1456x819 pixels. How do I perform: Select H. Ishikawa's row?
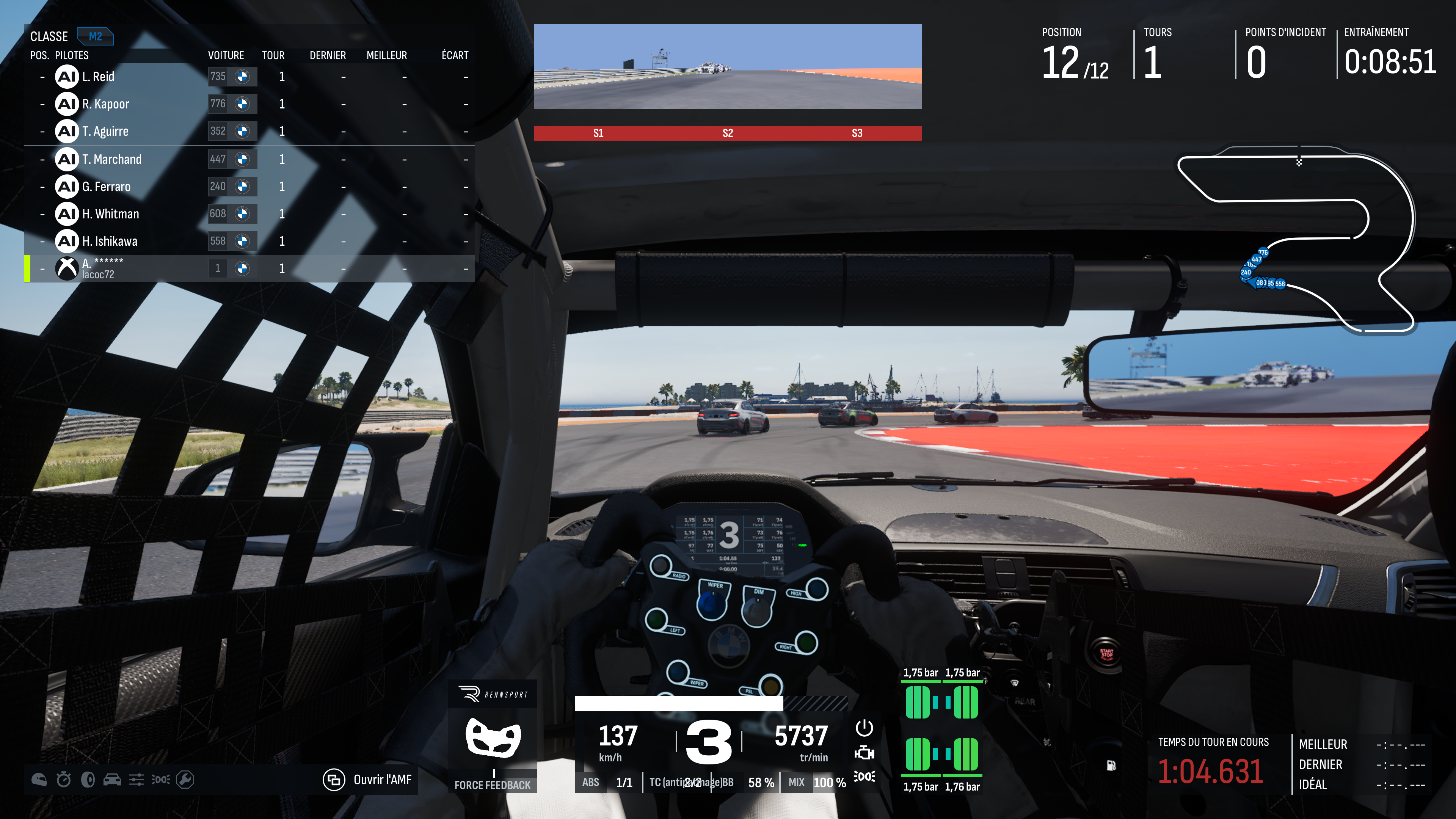tap(110, 242)
